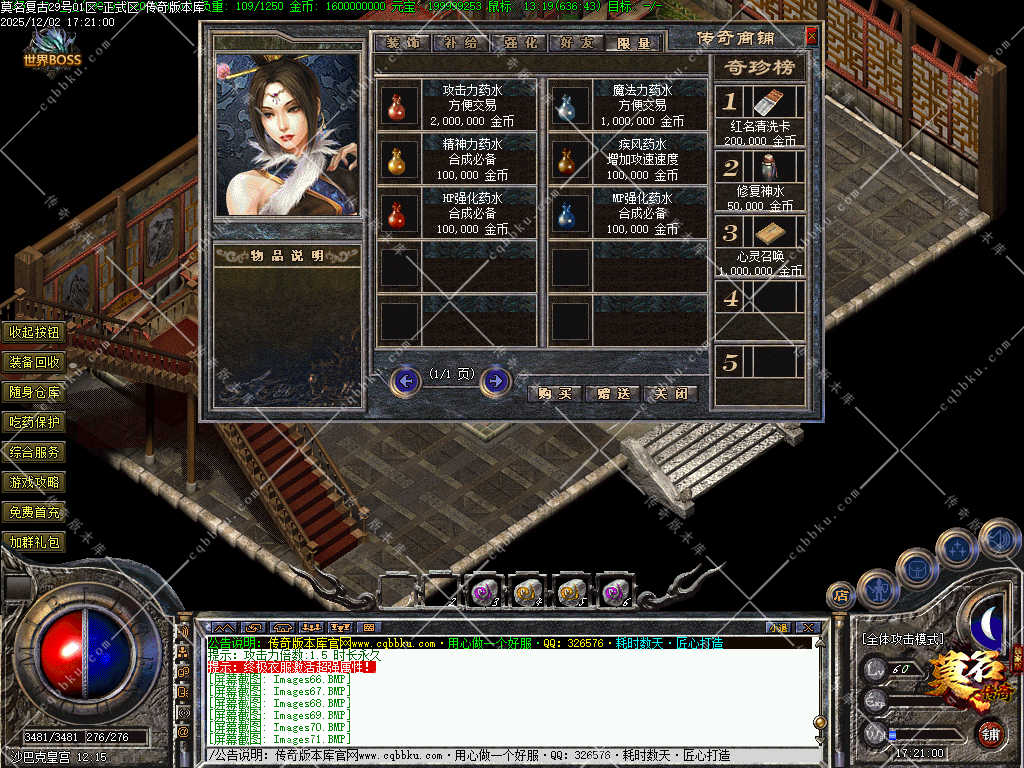This screenshot has height=768, width=1024.
Task: Collapse the side buttons with 收起按钮
Action: (35, 332)
